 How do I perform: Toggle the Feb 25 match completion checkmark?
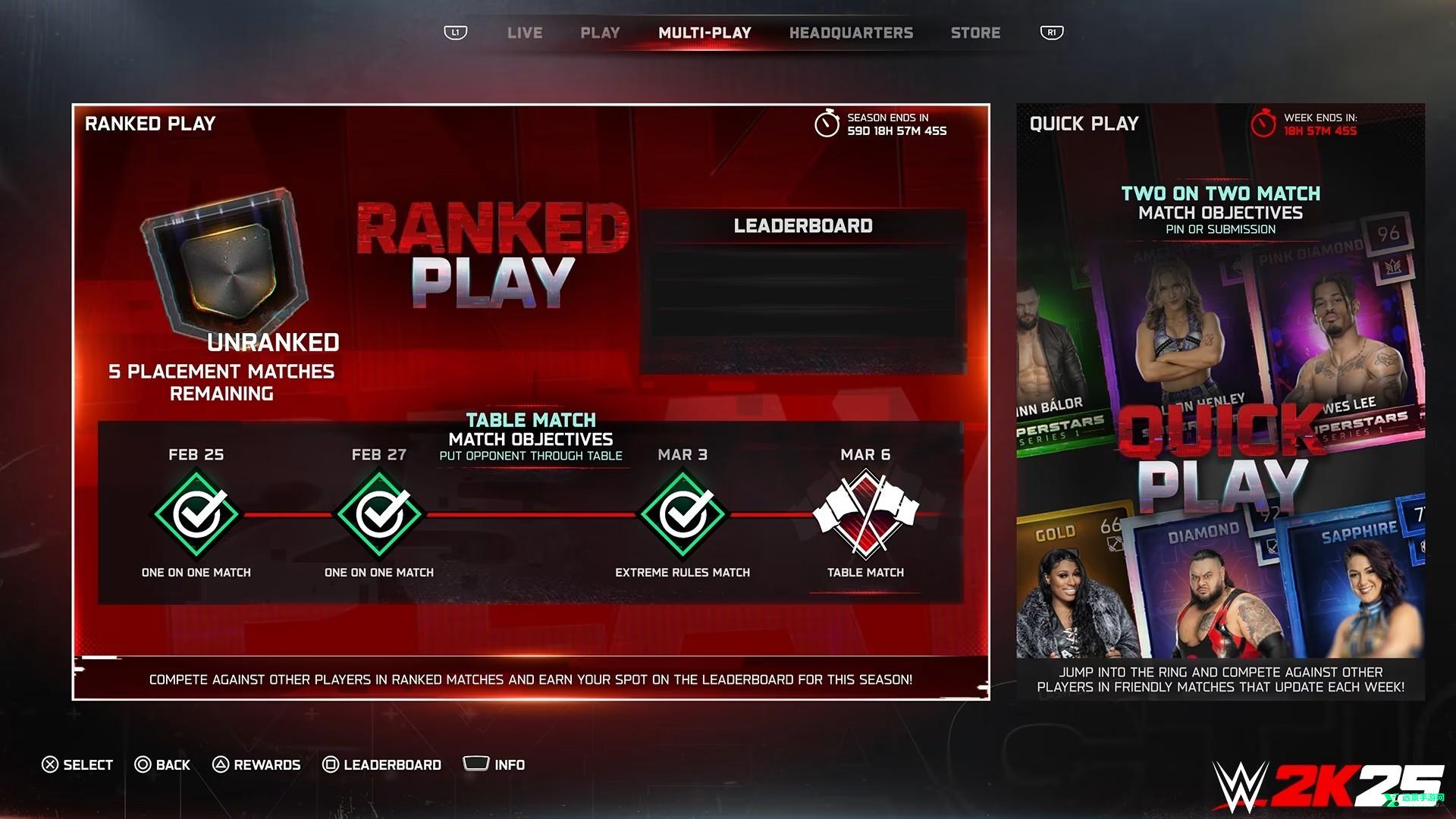click(196, 512)
